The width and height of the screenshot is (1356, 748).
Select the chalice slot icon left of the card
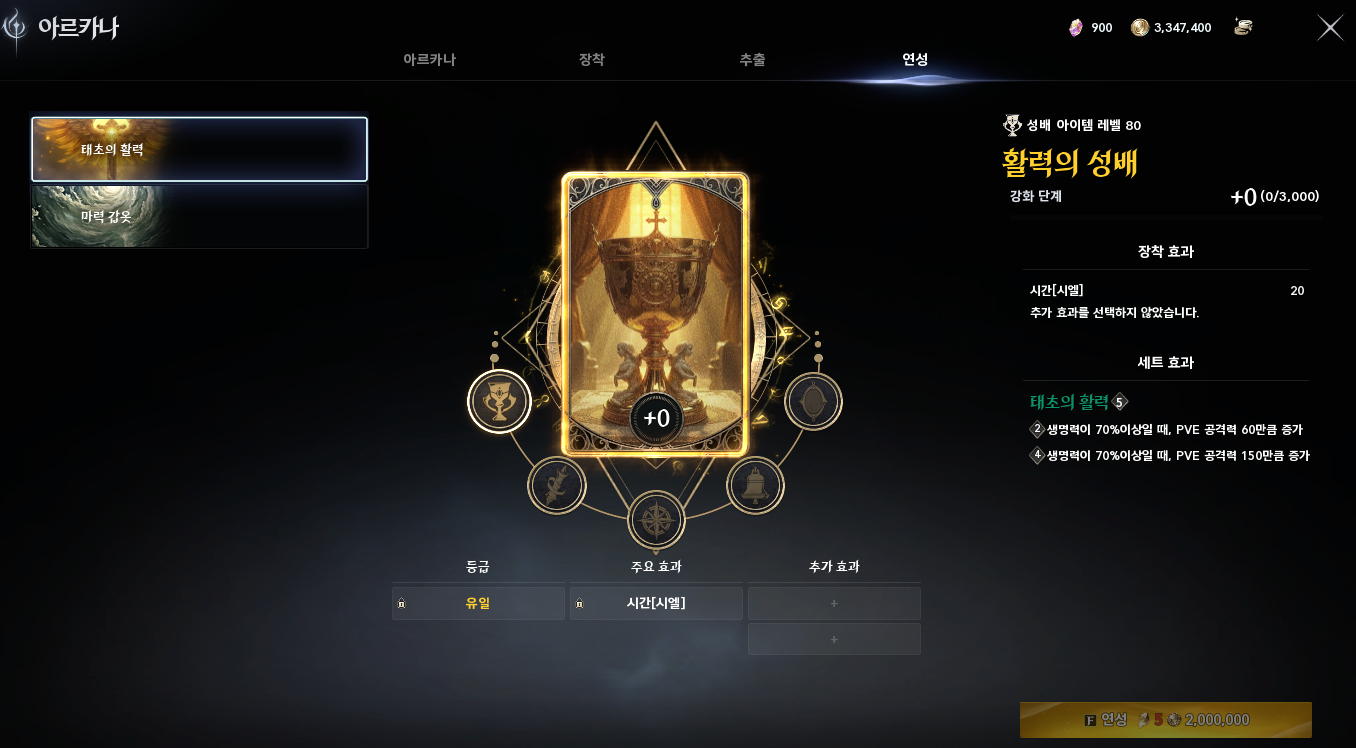click(499, 401)
